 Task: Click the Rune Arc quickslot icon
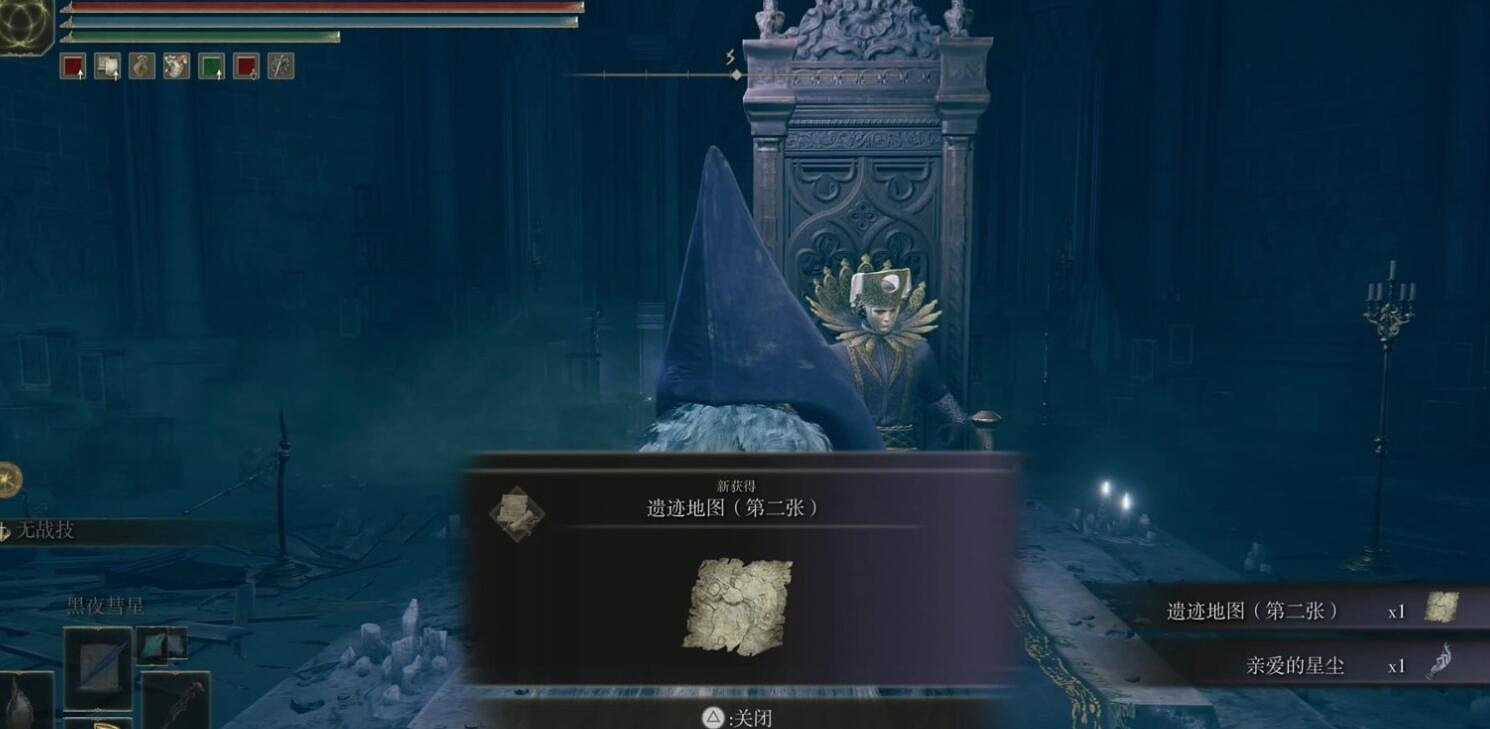point(175,67)
